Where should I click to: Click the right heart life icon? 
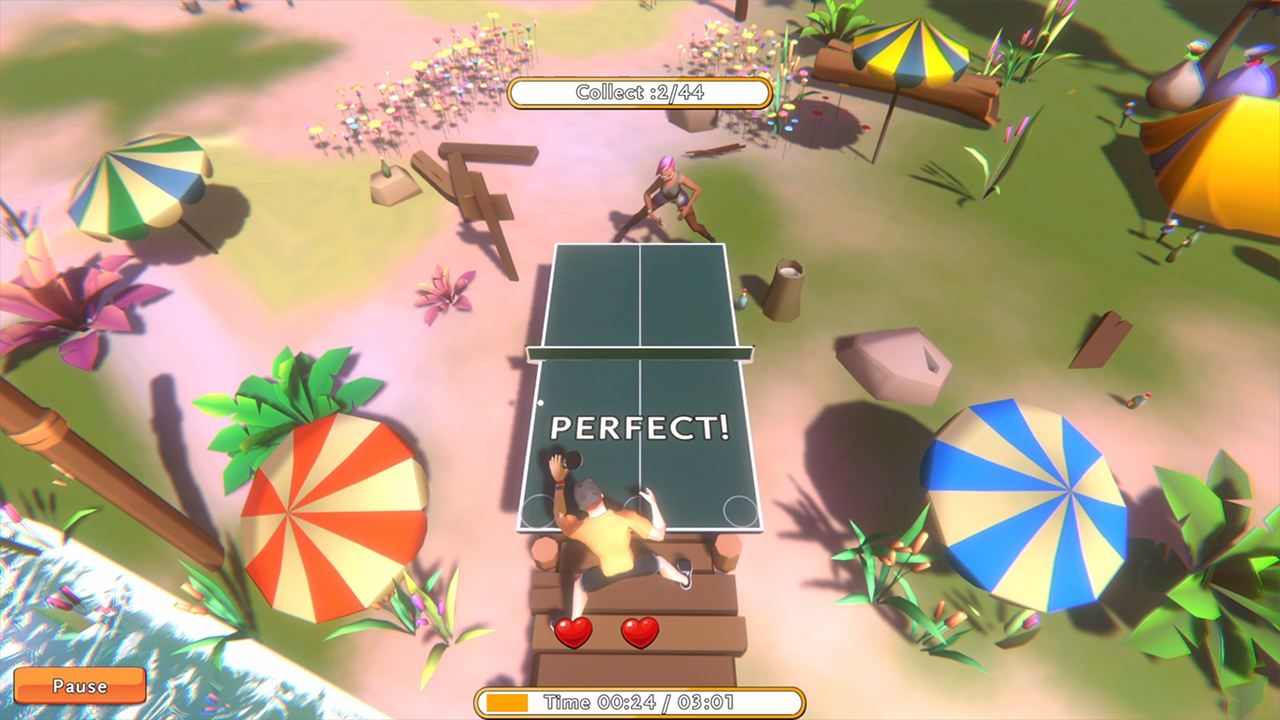[640, 634]
